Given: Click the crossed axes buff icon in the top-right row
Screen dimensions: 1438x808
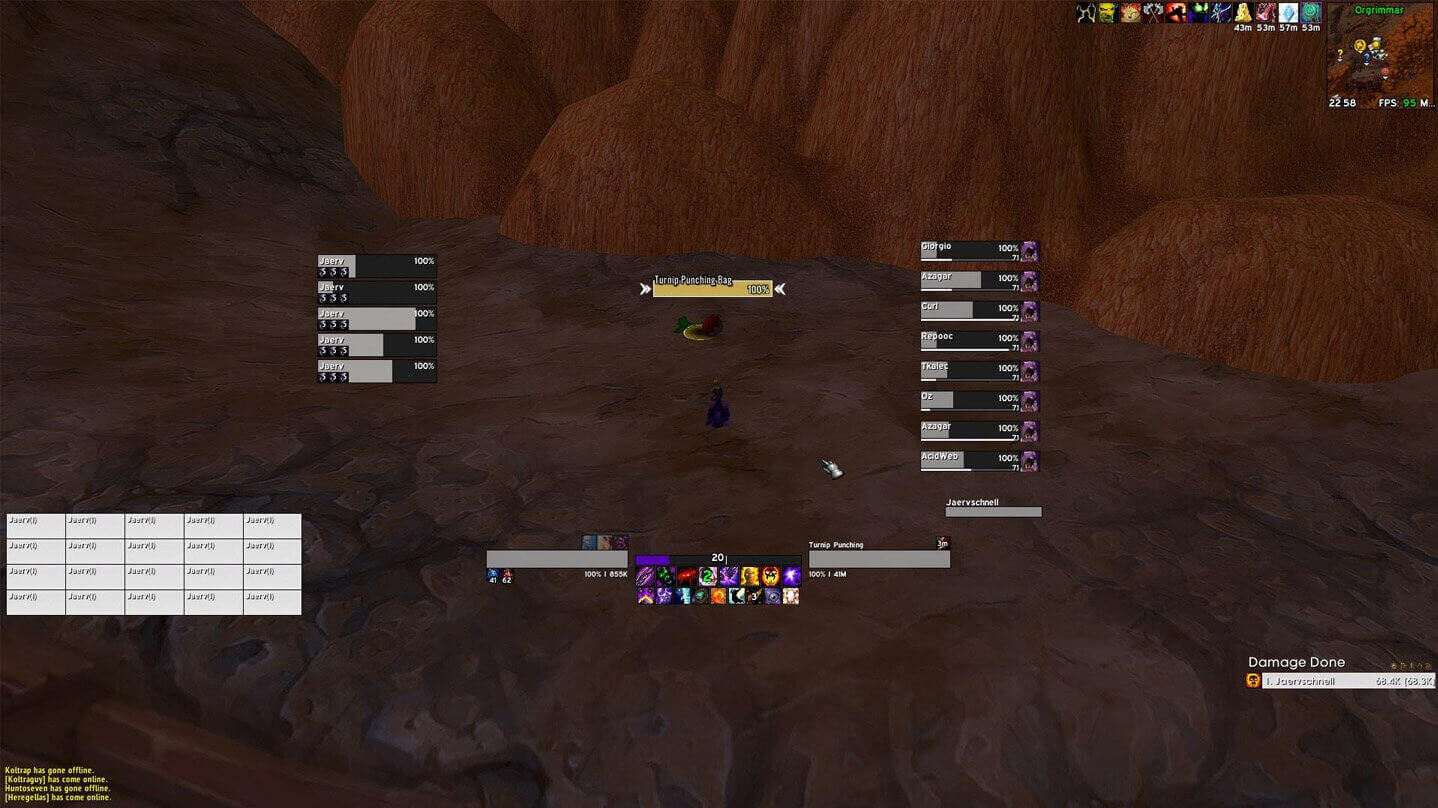Looking at the screenshot, I should pos(1153,12).
